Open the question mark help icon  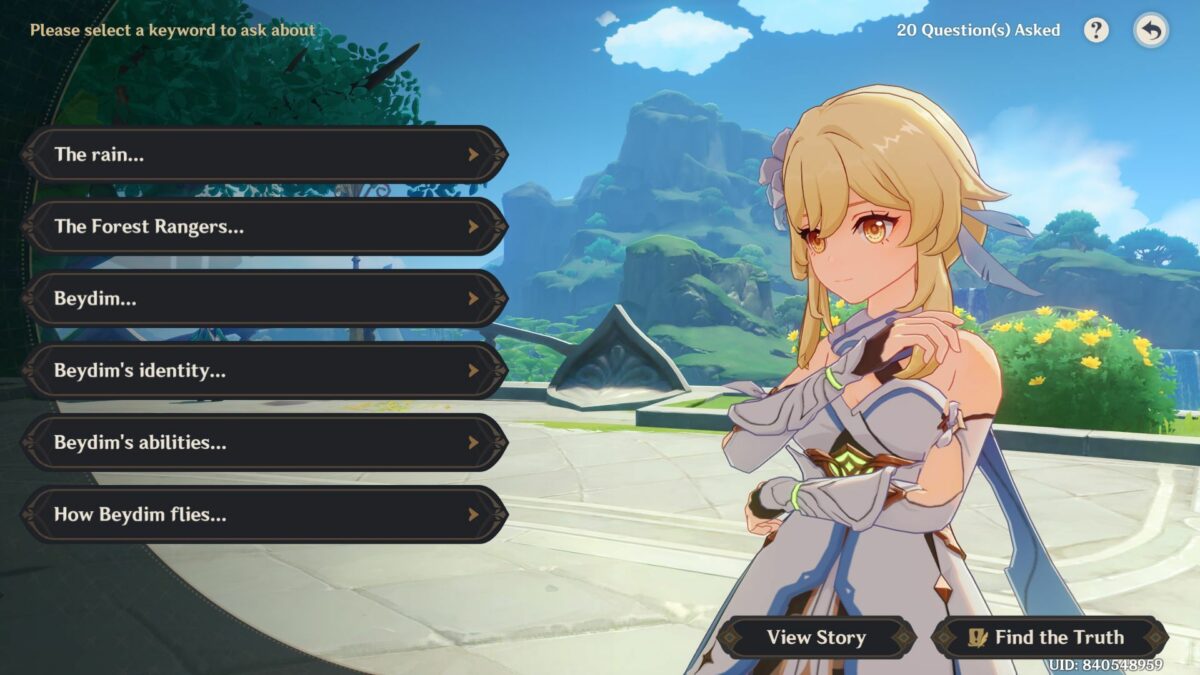pos(1096,30)
